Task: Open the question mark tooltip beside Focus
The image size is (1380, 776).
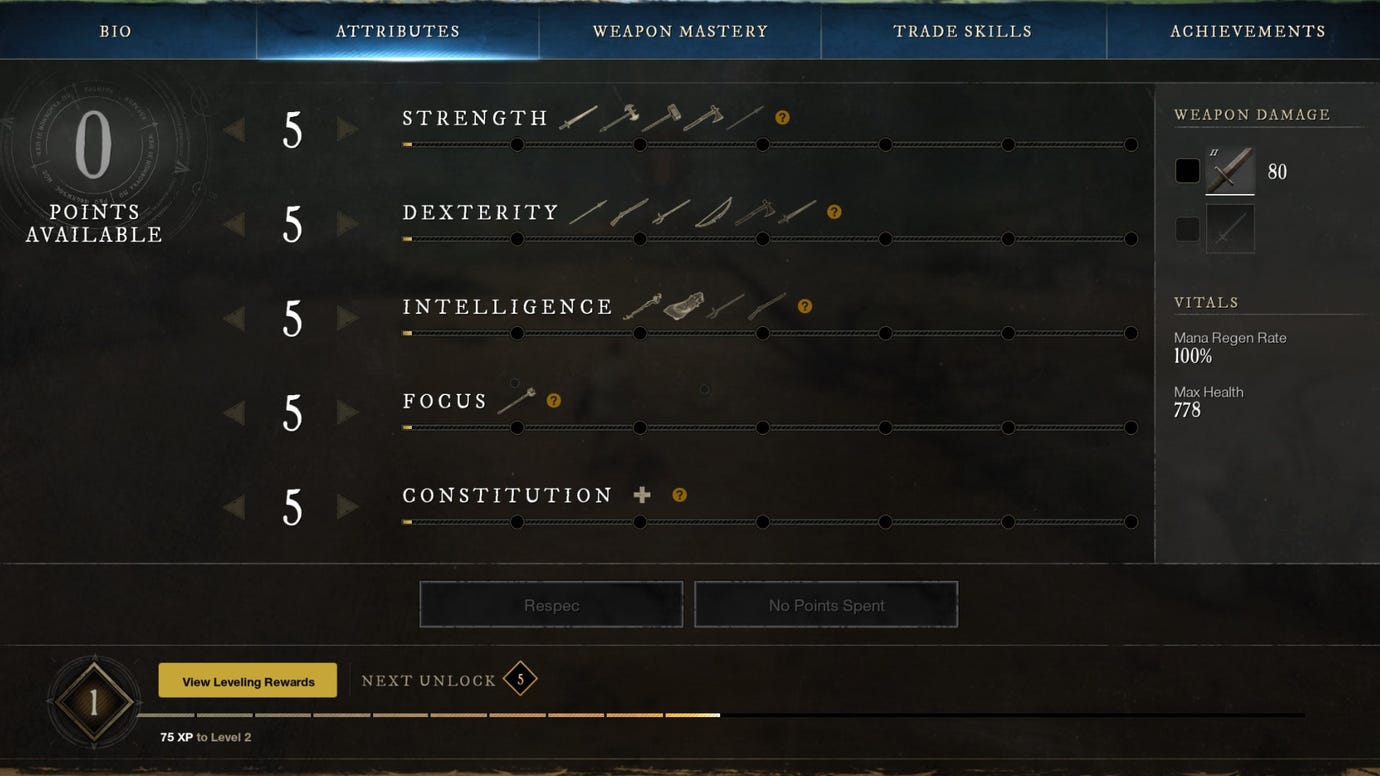Action: coord(554,399)
